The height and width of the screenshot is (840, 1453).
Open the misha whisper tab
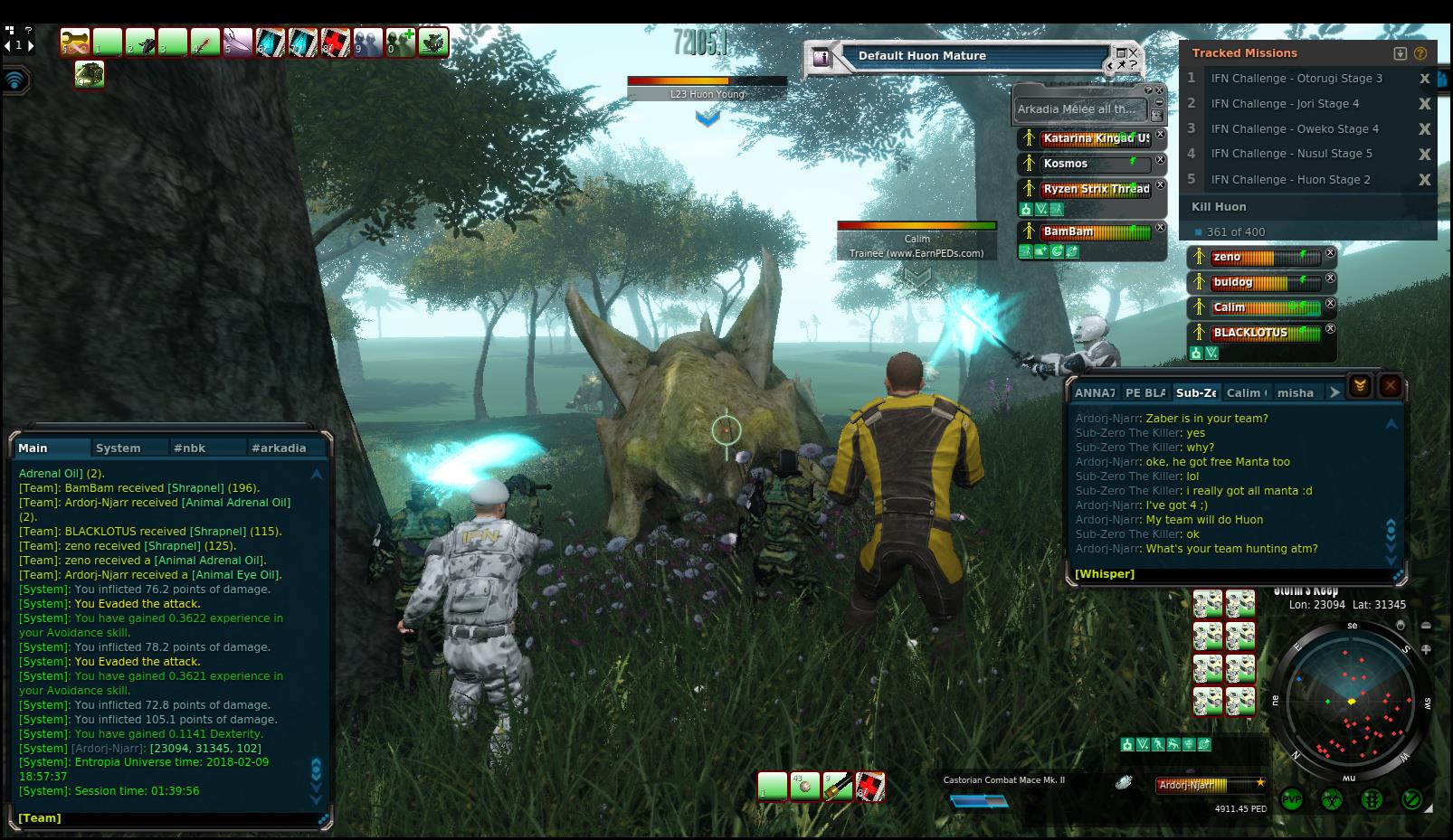click(1295, 392)
